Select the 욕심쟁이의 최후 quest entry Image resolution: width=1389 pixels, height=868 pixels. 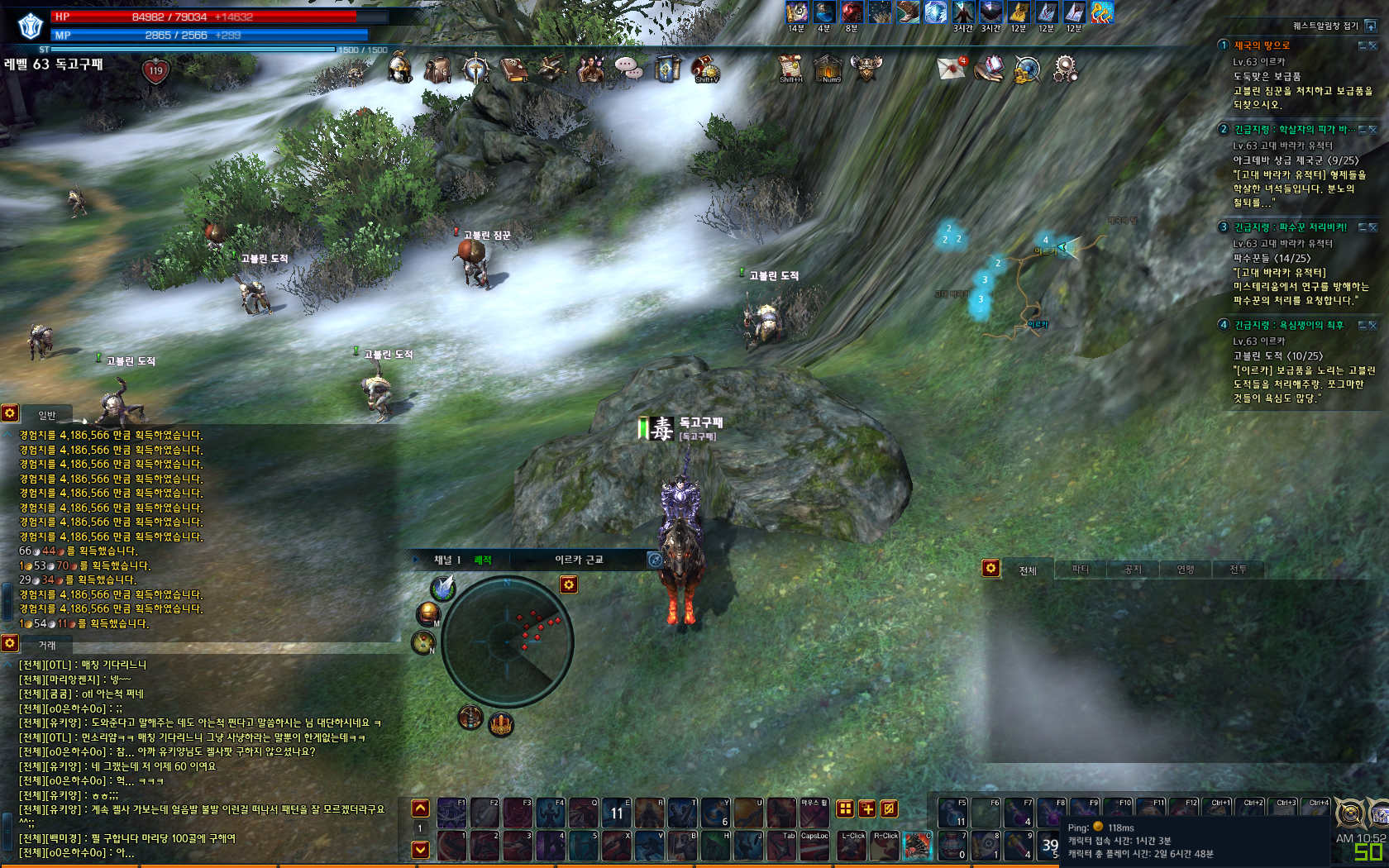(x=1289, y=325)
